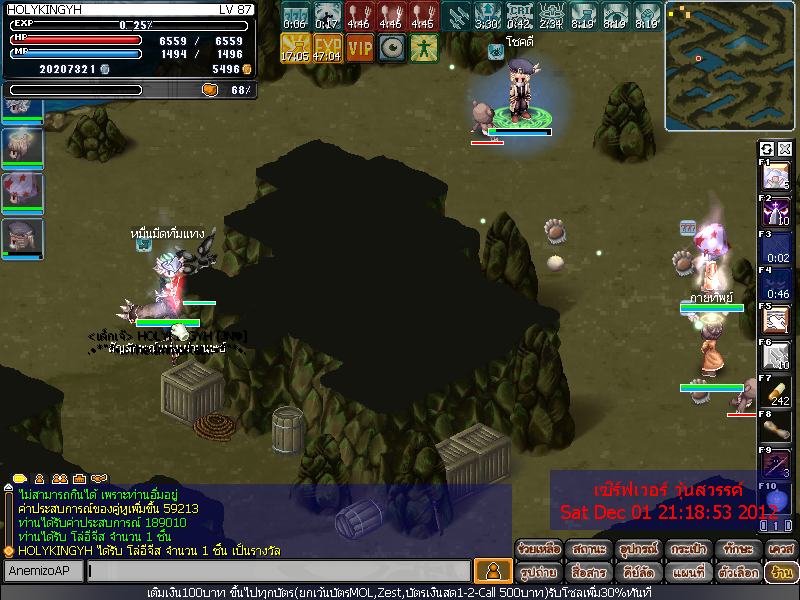Use the F8 scroll item slot
The image size is (800, 600).
point(777,428)
